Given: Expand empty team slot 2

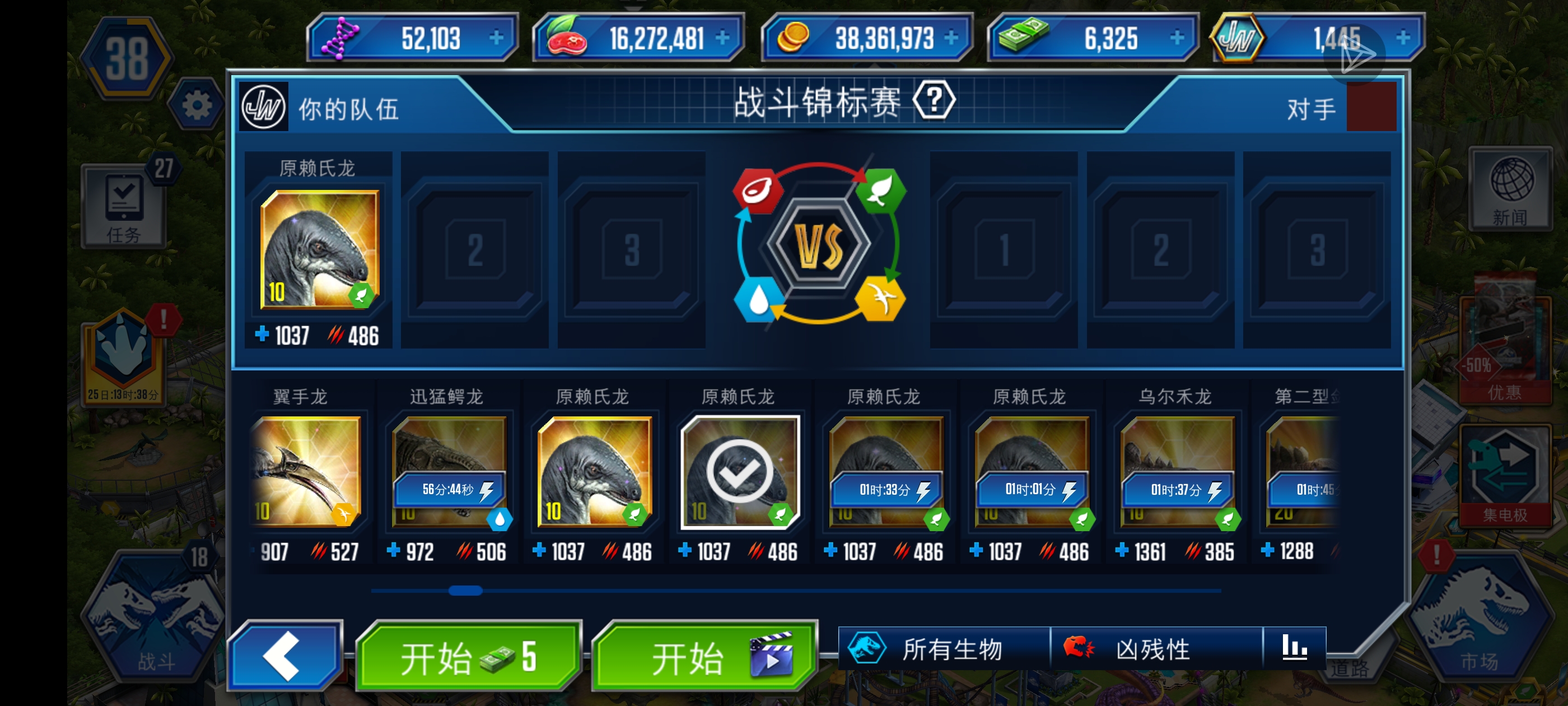Looking at the screenshot, I should click(475, 250).
